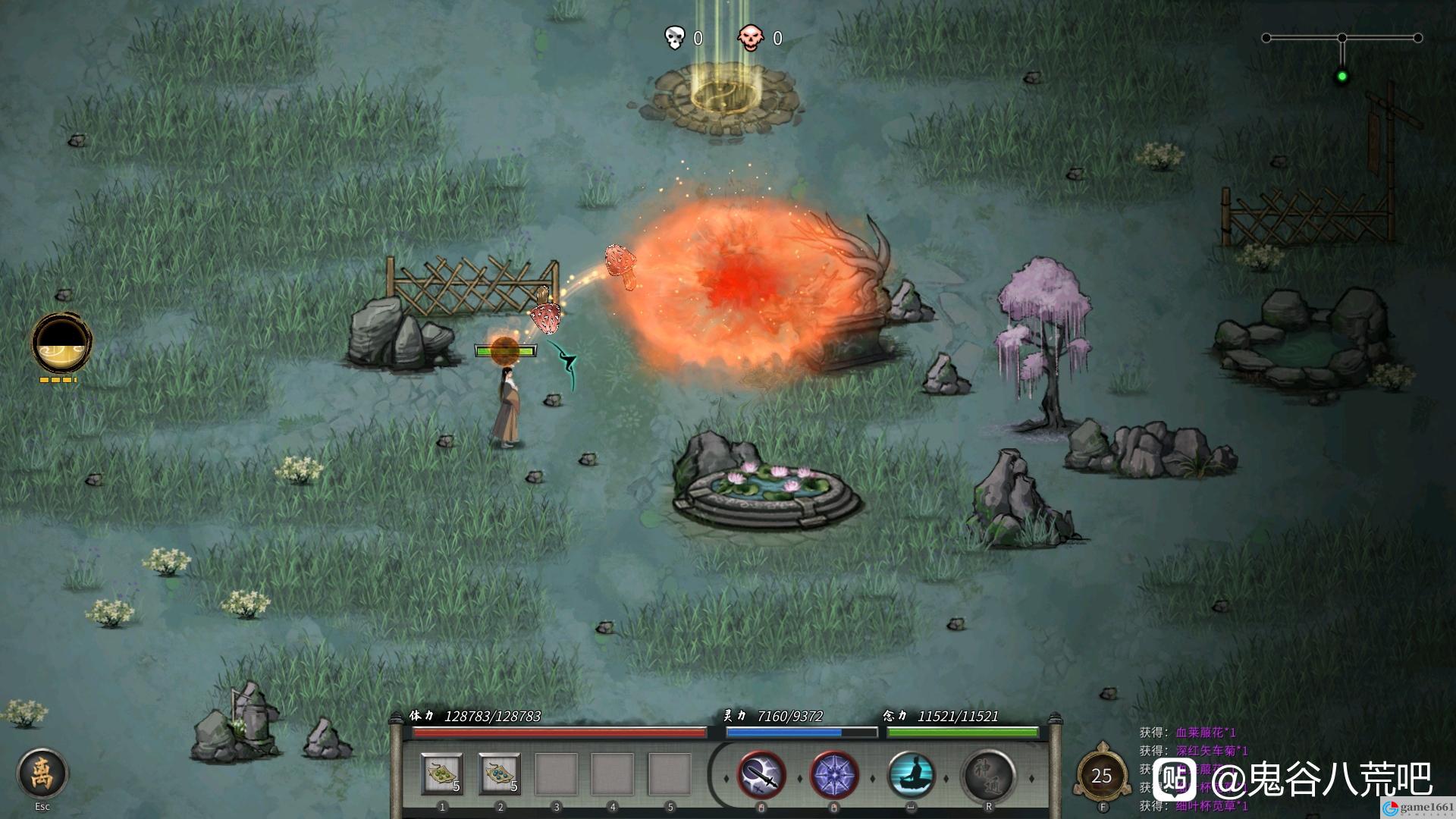Activate the purple star burst skill
Image resolution: width=1456 pixels, height=819 pixels.
[834, 776]
